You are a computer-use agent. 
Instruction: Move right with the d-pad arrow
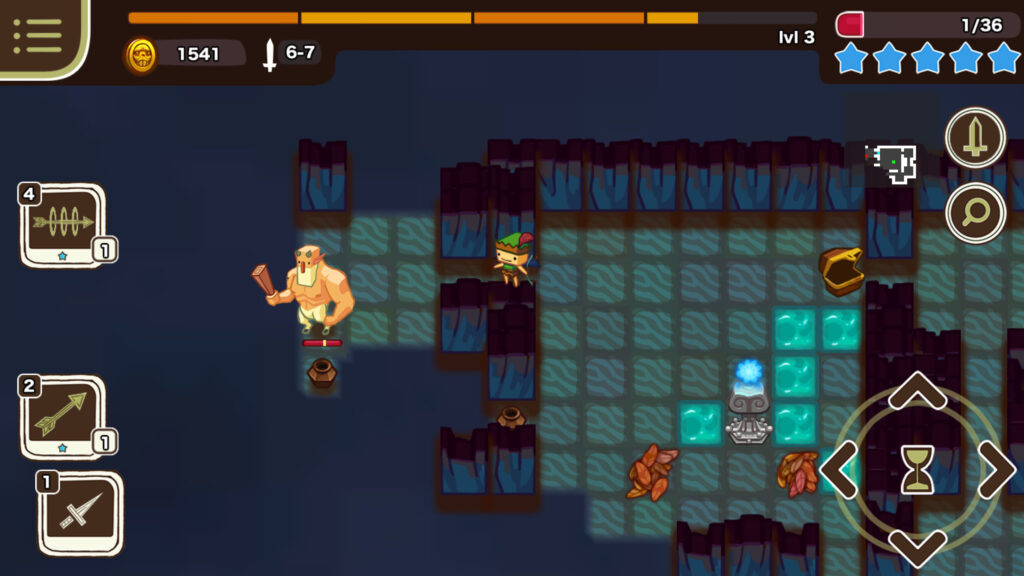(x=995, y=469)
